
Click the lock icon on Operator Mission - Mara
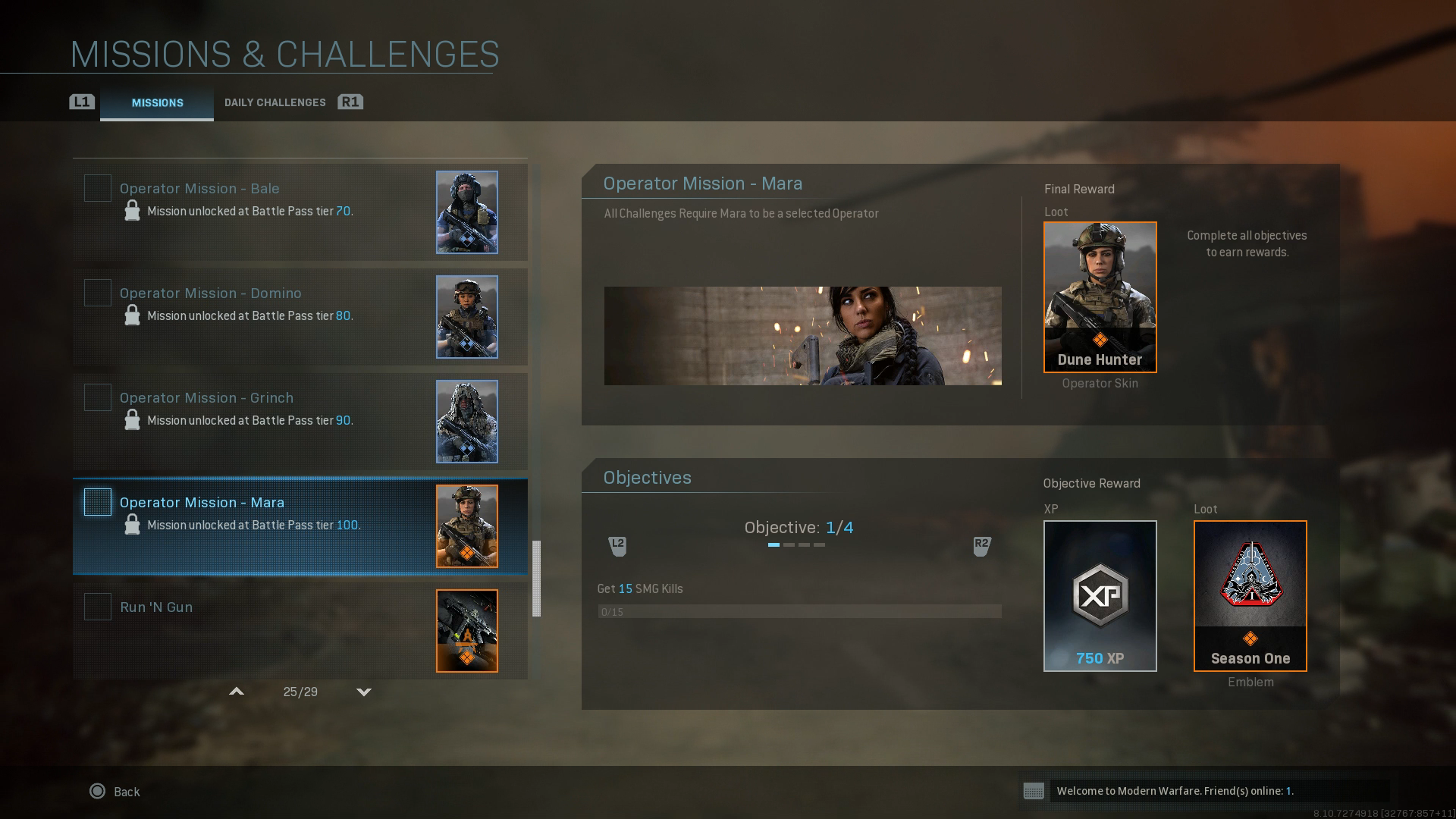pos(133,524)
